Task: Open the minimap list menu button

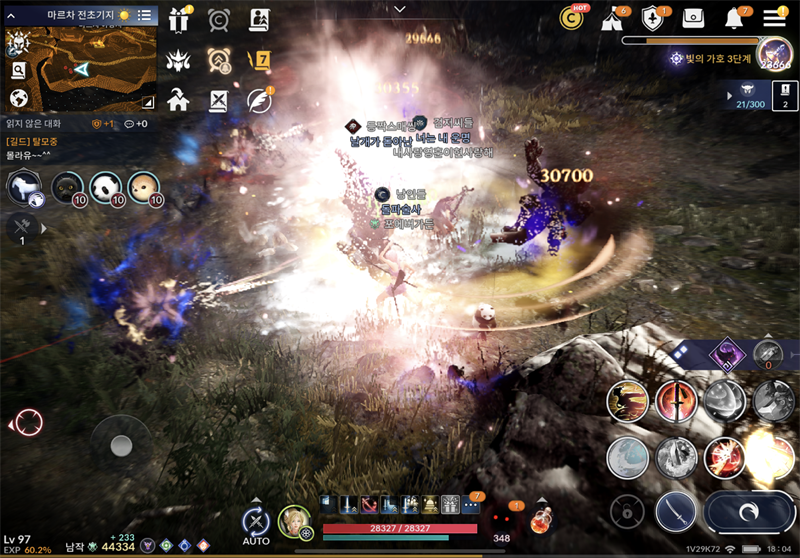Action: tap(145, 15)
